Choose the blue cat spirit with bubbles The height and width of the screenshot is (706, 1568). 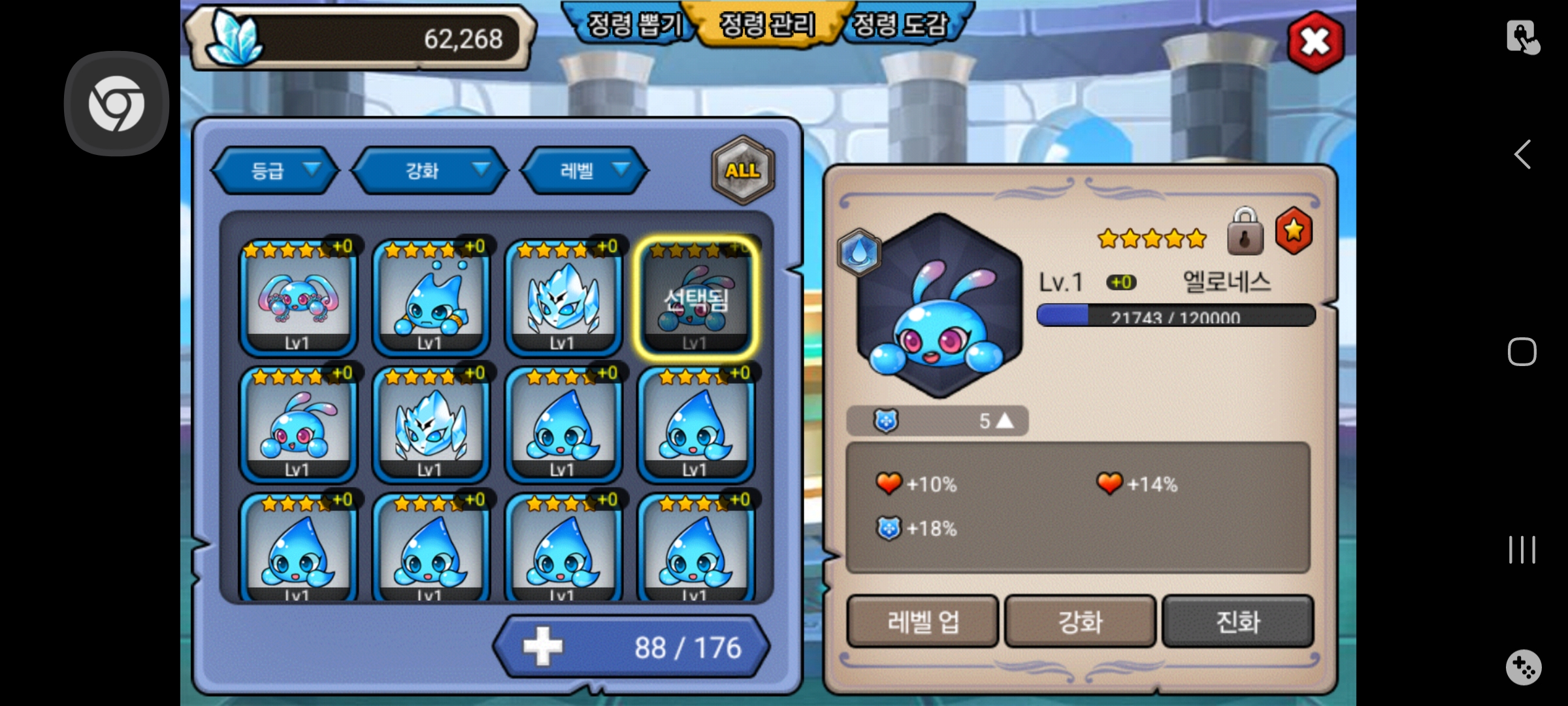point(431,297)
